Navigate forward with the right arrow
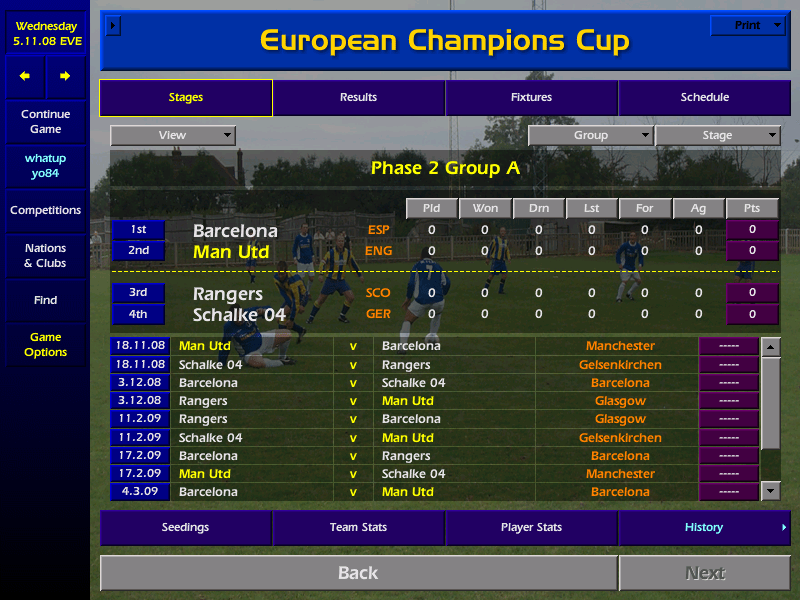 pos(65,76)
